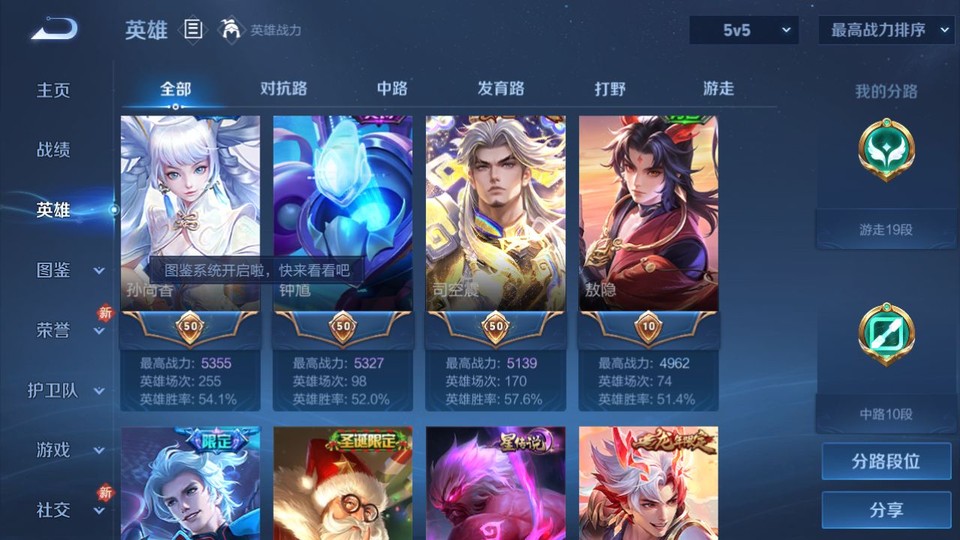Switch to the 发育路 tab
Screen dimensions: 960x540
pyautogui.click(x=500, y=88)
